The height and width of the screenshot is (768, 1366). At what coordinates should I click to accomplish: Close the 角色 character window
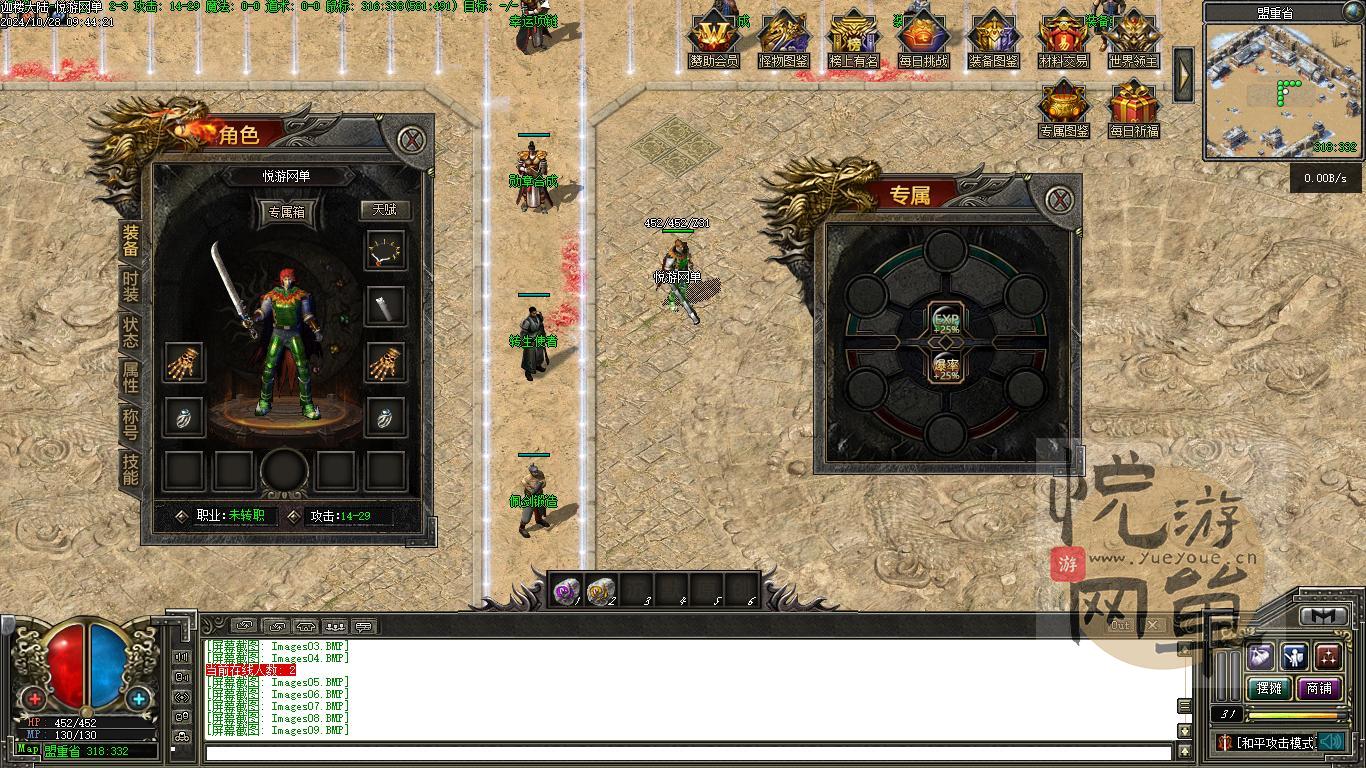(411, 140)
